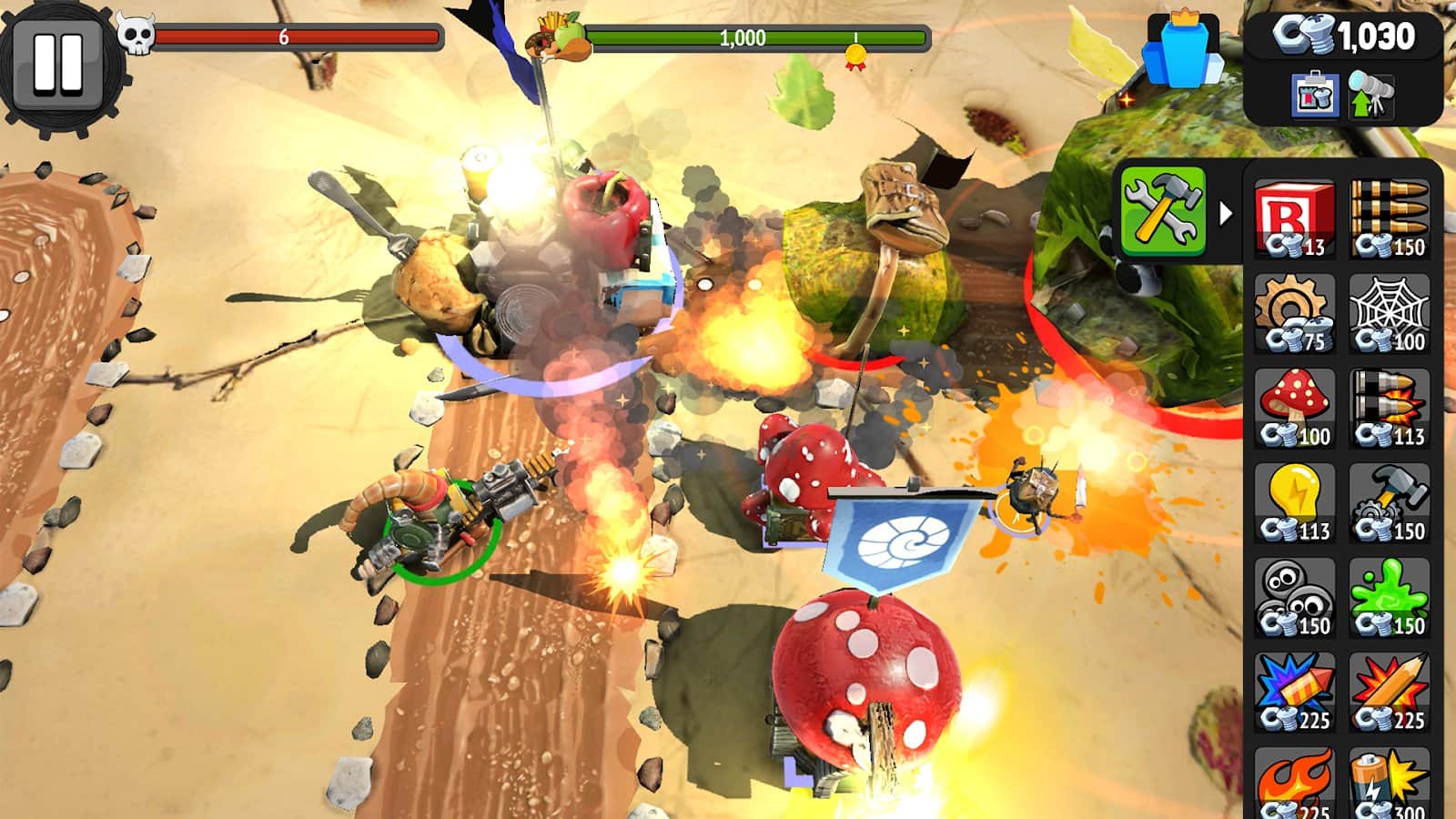Open the clipboard tower list icon

coord(1314,95)
